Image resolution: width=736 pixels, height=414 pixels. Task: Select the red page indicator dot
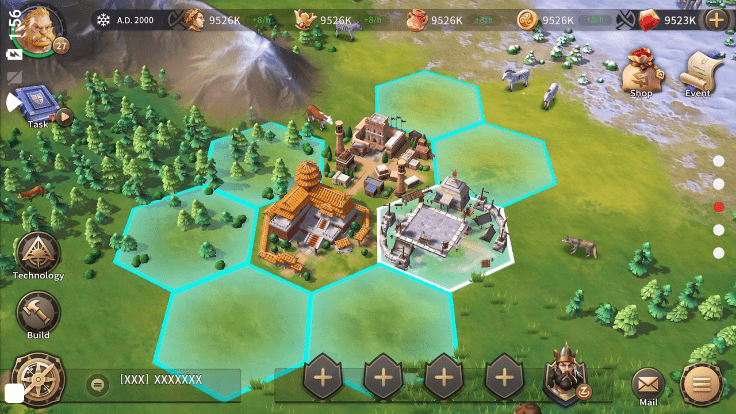click(718, 207)
